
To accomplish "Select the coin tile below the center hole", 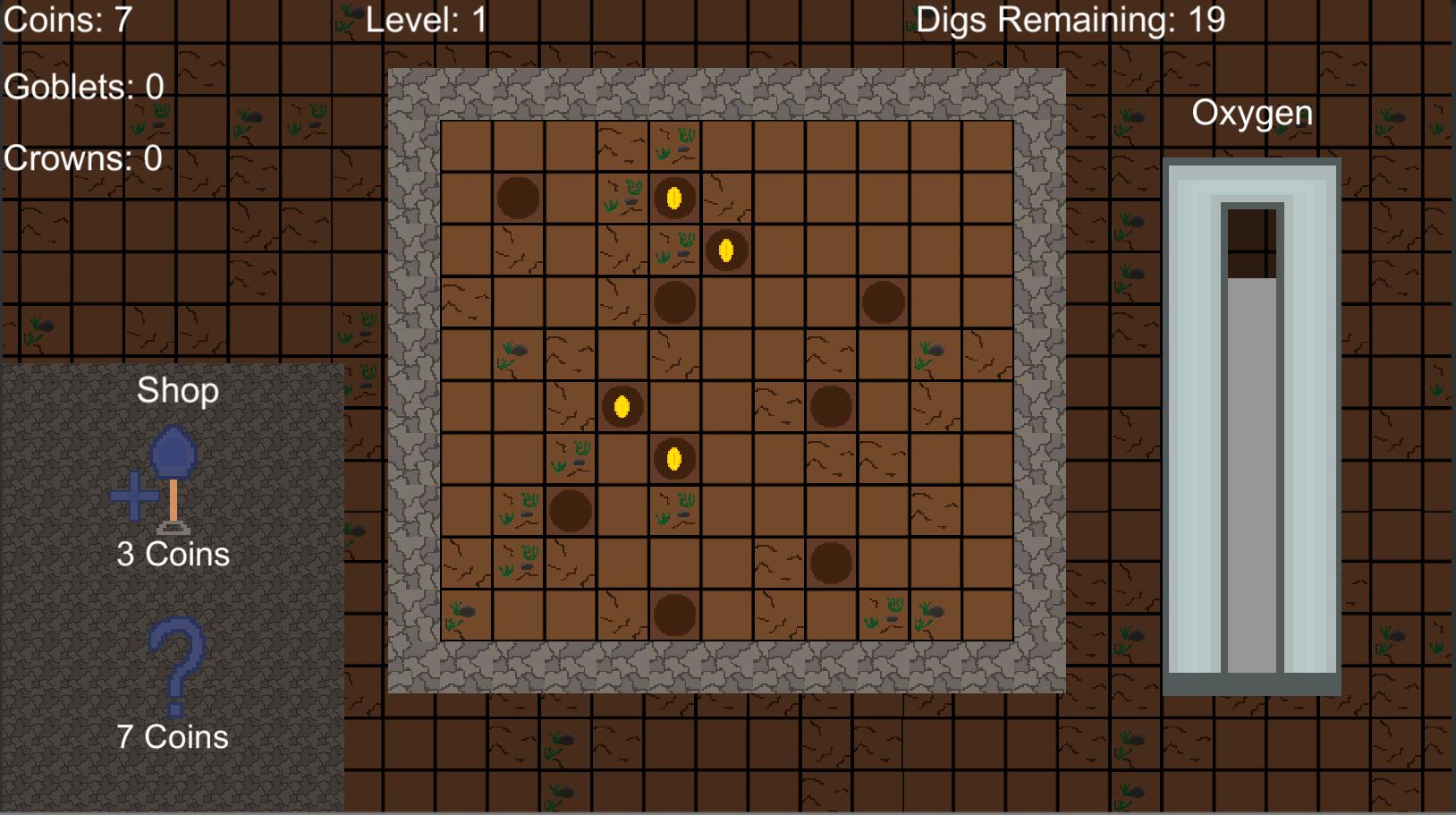I will click(673, 459).
